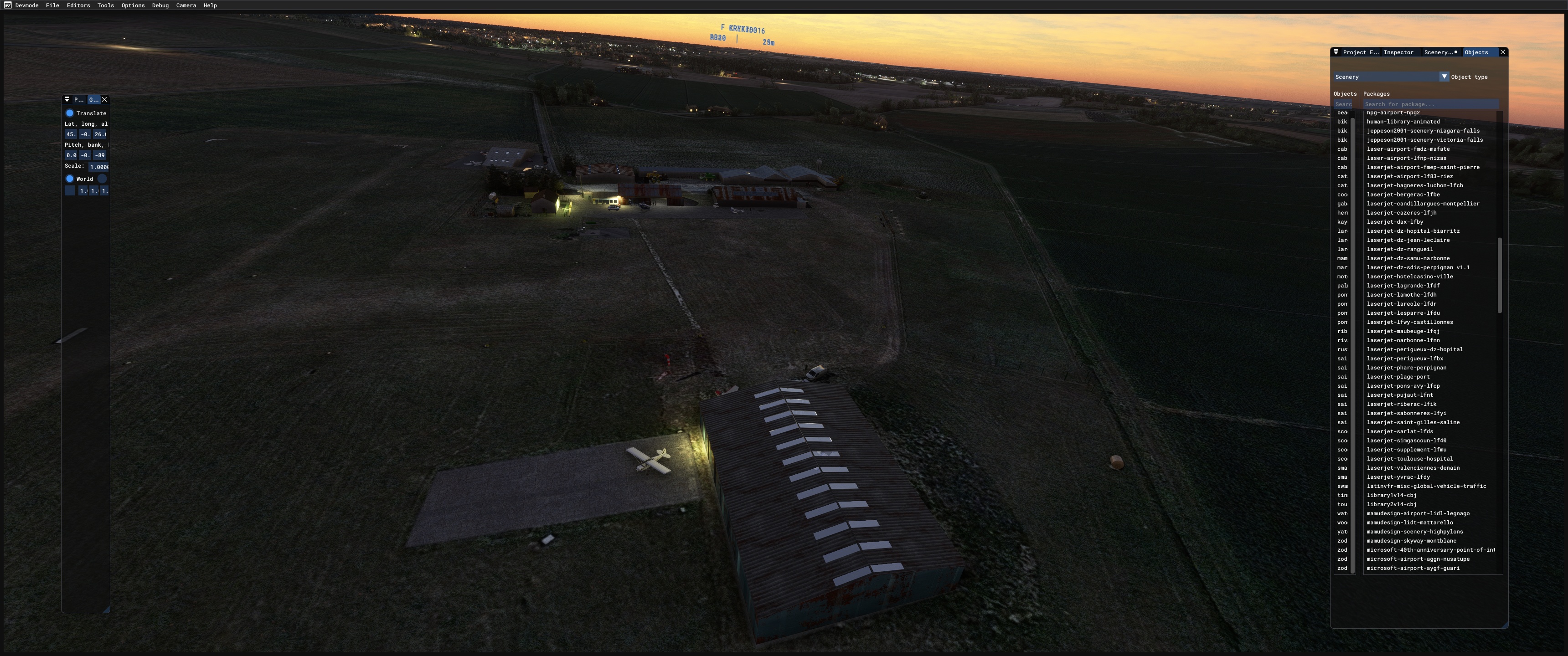
Task: Open the Object type dropdown
Action: point(1443,77)
